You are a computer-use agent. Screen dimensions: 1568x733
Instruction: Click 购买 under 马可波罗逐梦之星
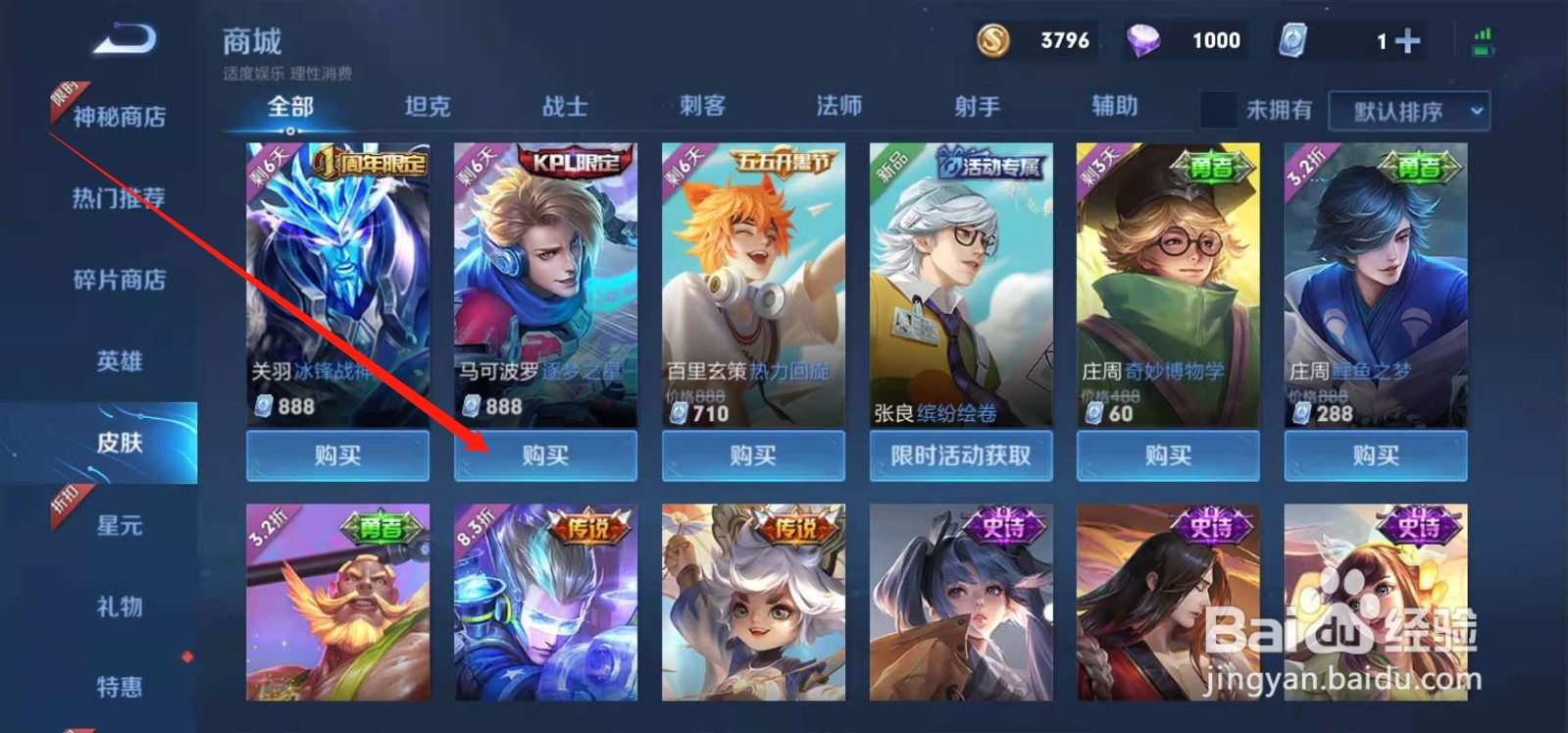click(545, 455)
